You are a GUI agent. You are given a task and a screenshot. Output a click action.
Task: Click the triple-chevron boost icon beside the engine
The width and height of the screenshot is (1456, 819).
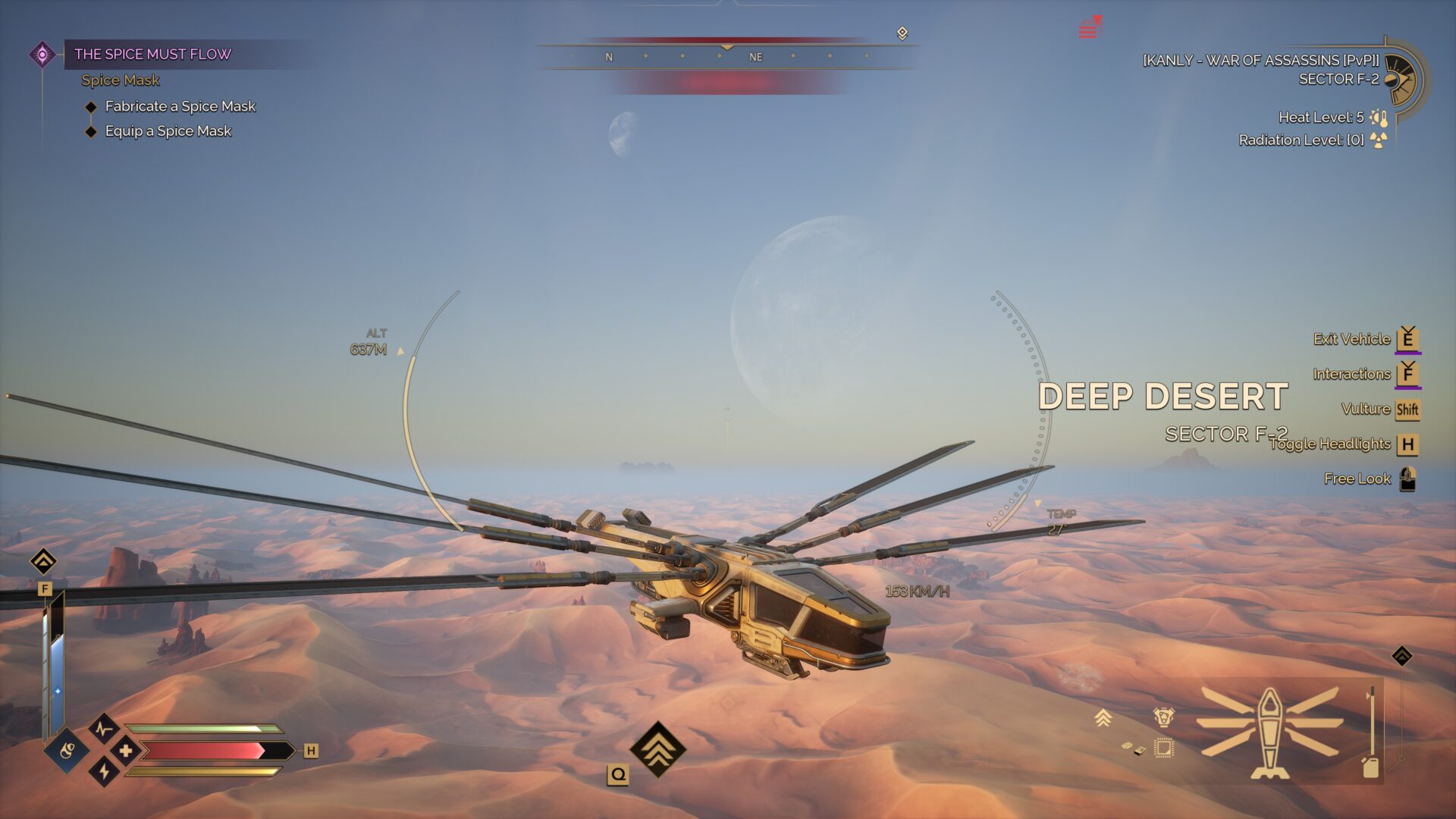coord(1103,717)
